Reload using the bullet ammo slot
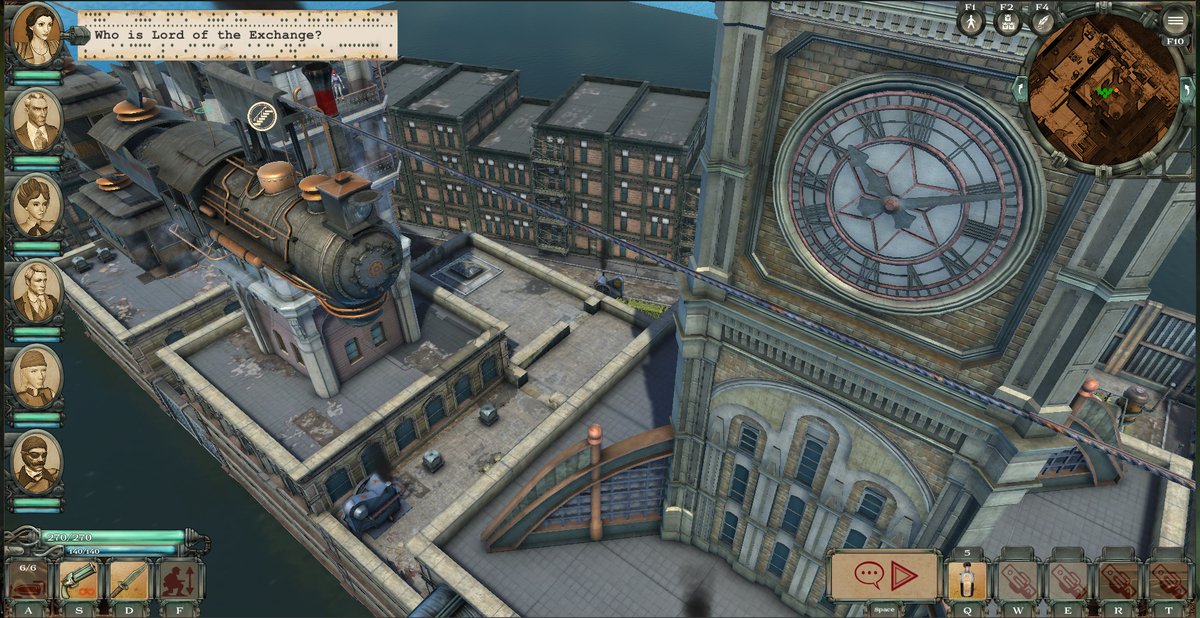The height and width of the screenshot is (618, 1200). click(28, 580)
